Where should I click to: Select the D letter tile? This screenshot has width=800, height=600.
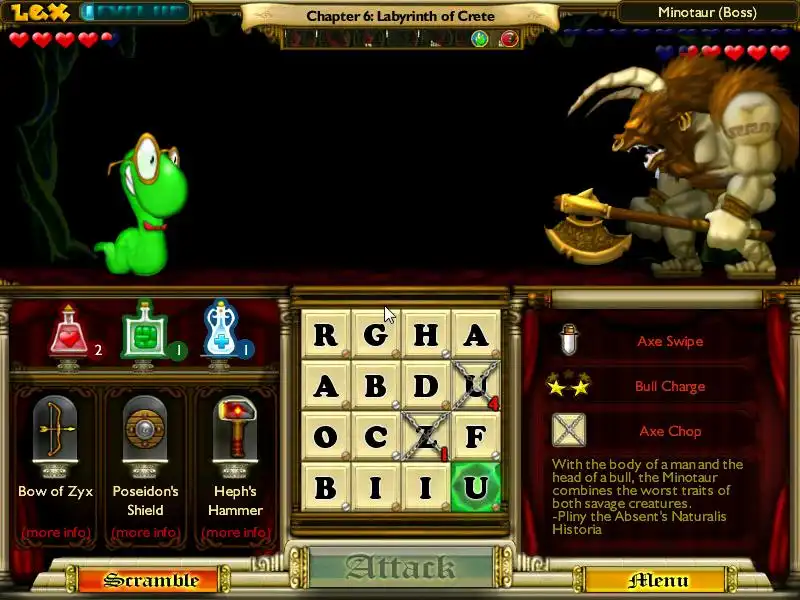point(426,385)
